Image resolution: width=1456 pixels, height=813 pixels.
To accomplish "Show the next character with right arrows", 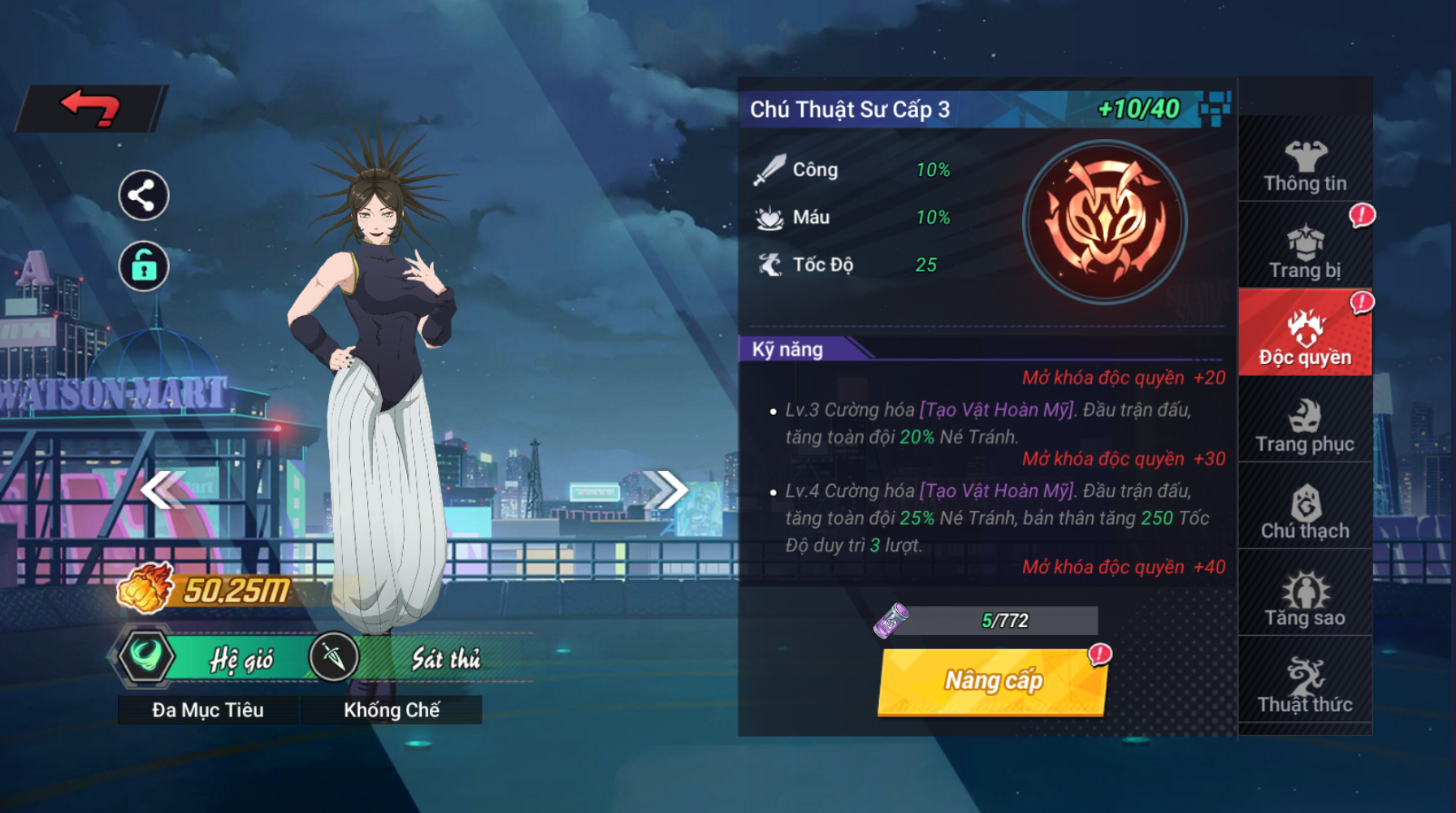I will click(665, 489).
